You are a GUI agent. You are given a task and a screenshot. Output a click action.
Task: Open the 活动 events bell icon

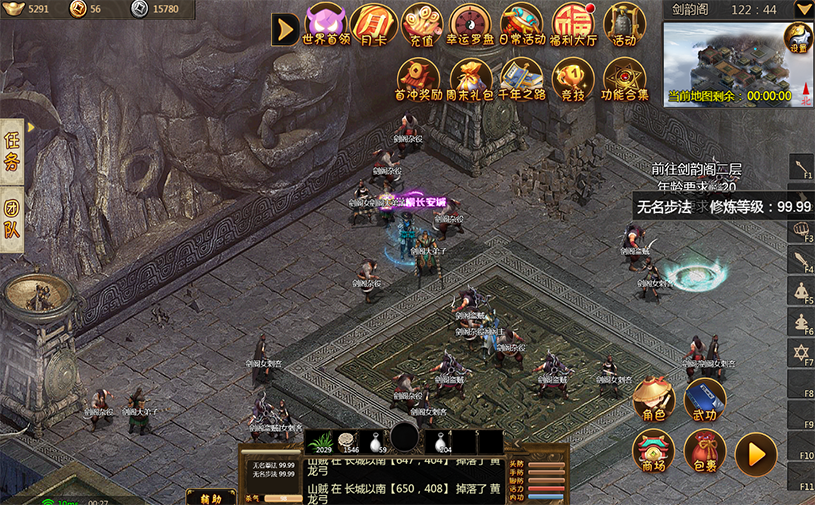coord(624,24)
